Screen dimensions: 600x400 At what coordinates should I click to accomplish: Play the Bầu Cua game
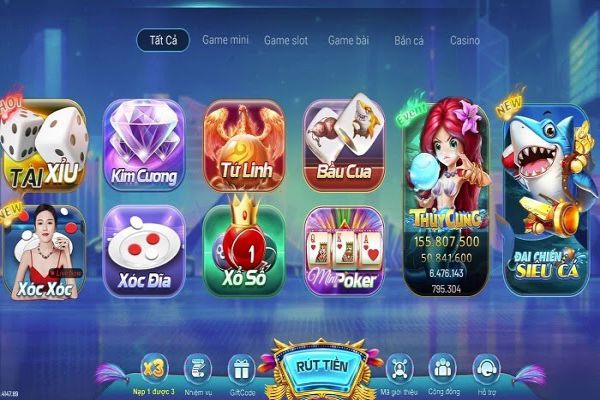(x=344, y=147)
